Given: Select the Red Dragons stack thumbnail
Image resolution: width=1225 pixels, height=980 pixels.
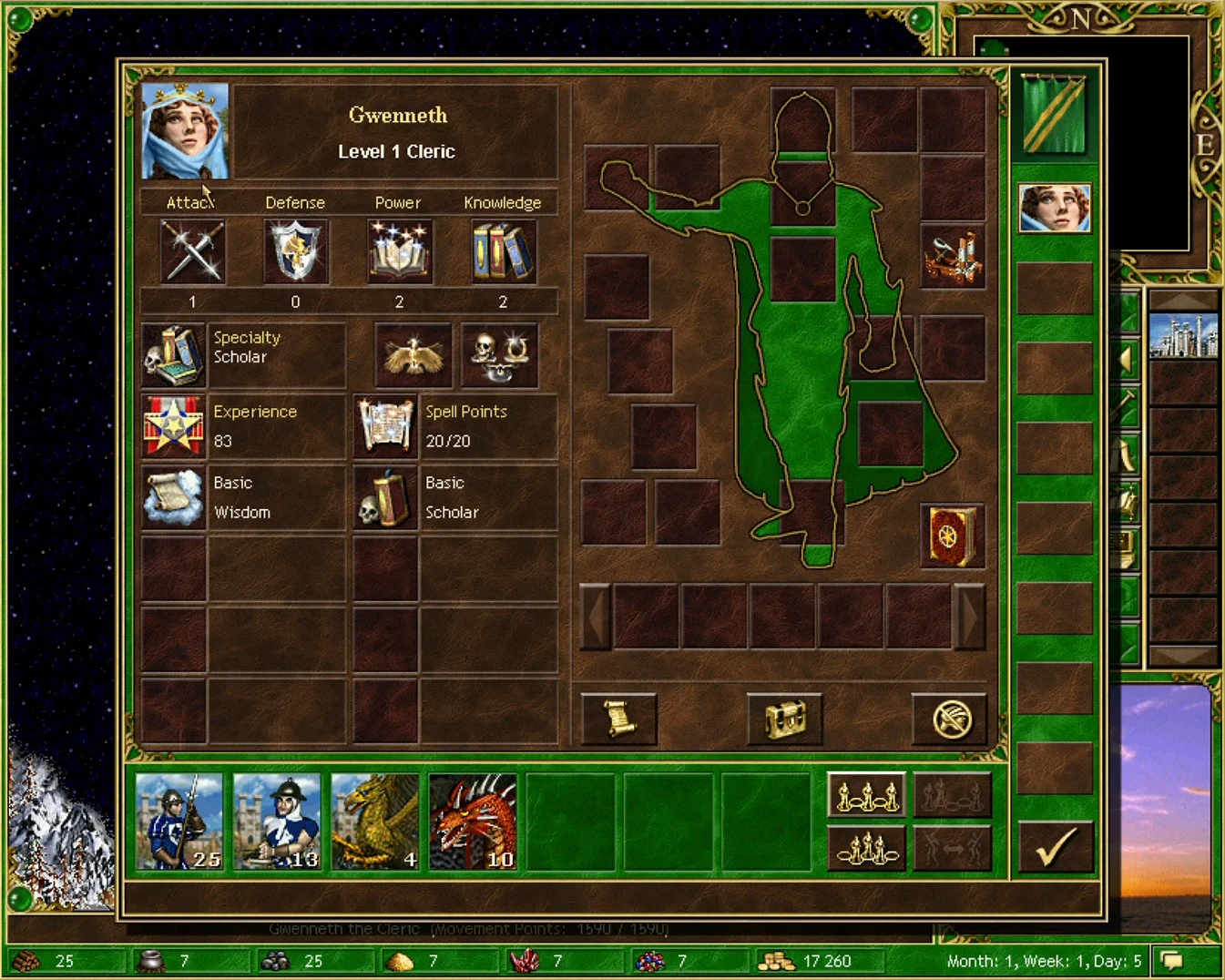Looking at the screenshot, I should coord(474,821).
